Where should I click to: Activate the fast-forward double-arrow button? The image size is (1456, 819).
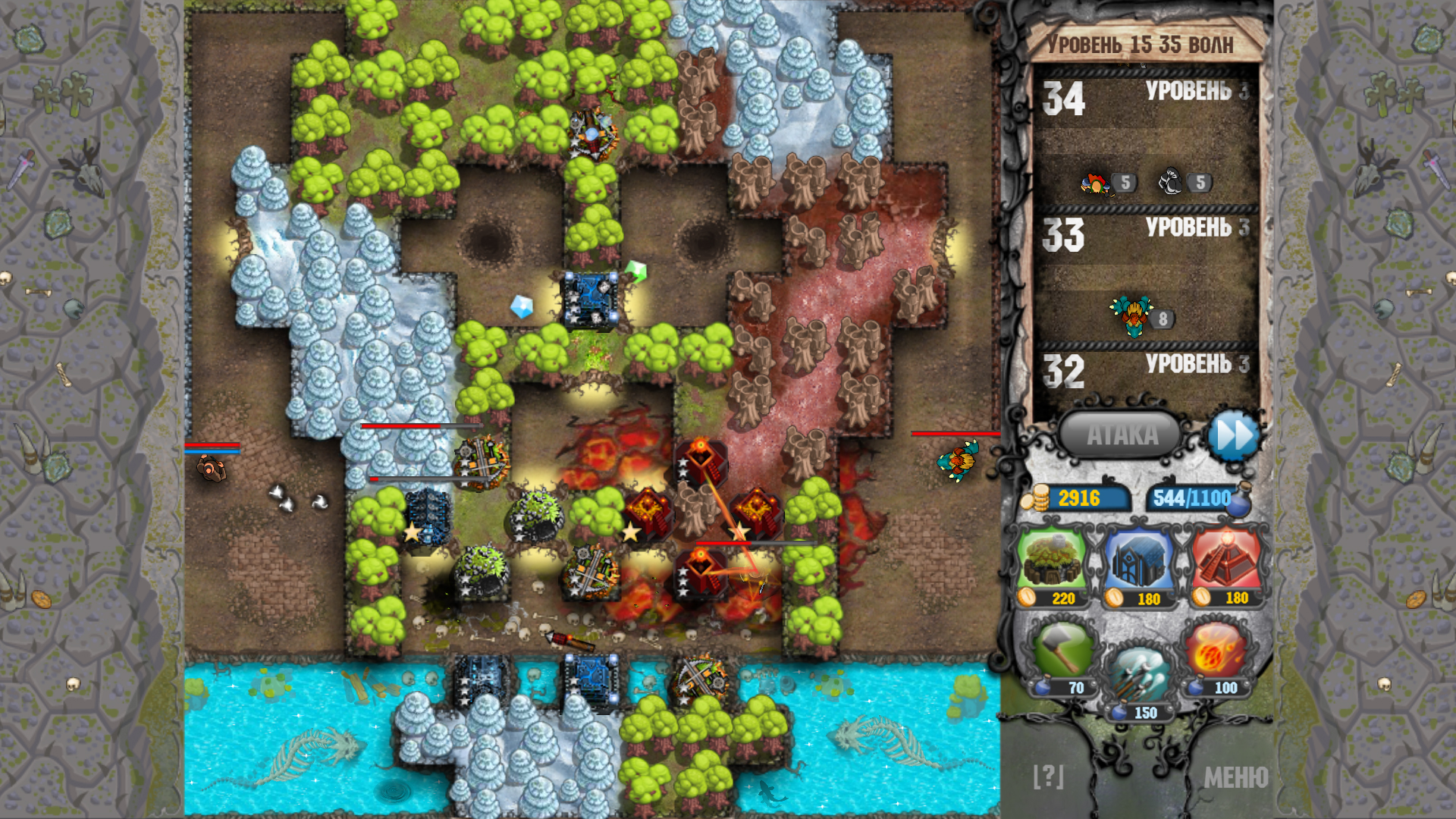(x=1235, y=435)
